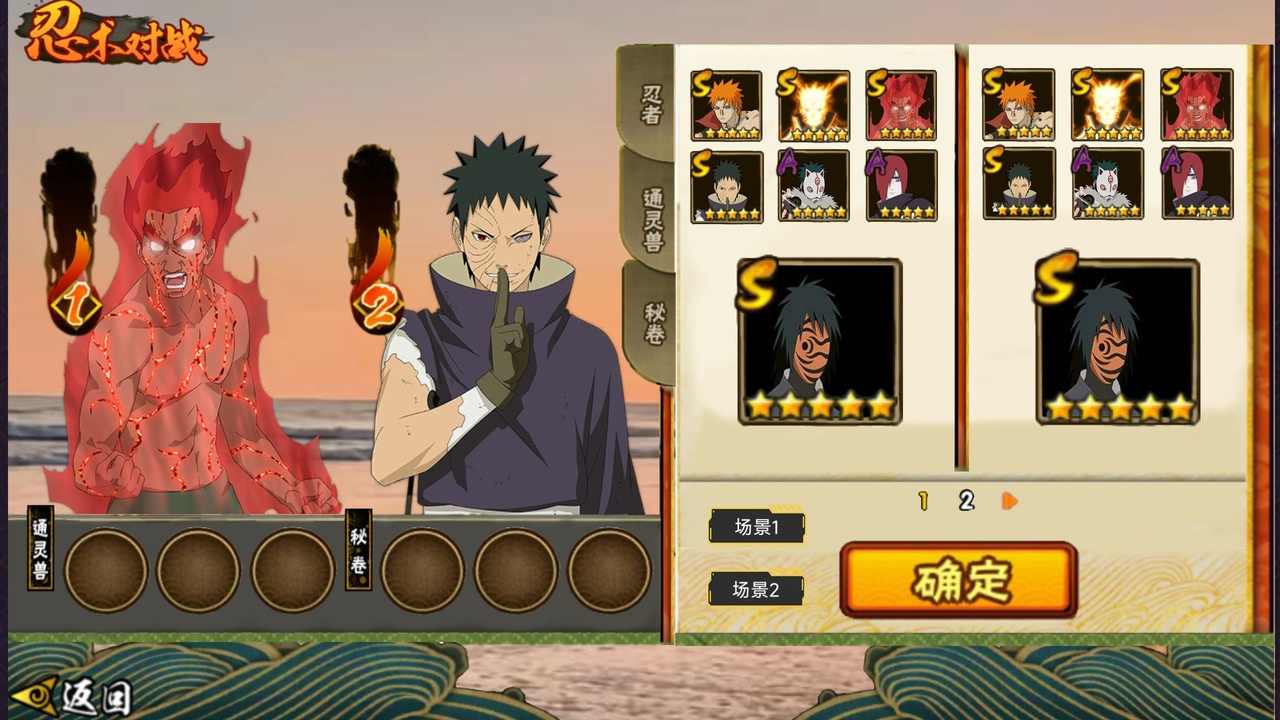Screen dimensions: 1280x720
Task: Select the large masked Tobi portrait on left
Action: [819, 340]
